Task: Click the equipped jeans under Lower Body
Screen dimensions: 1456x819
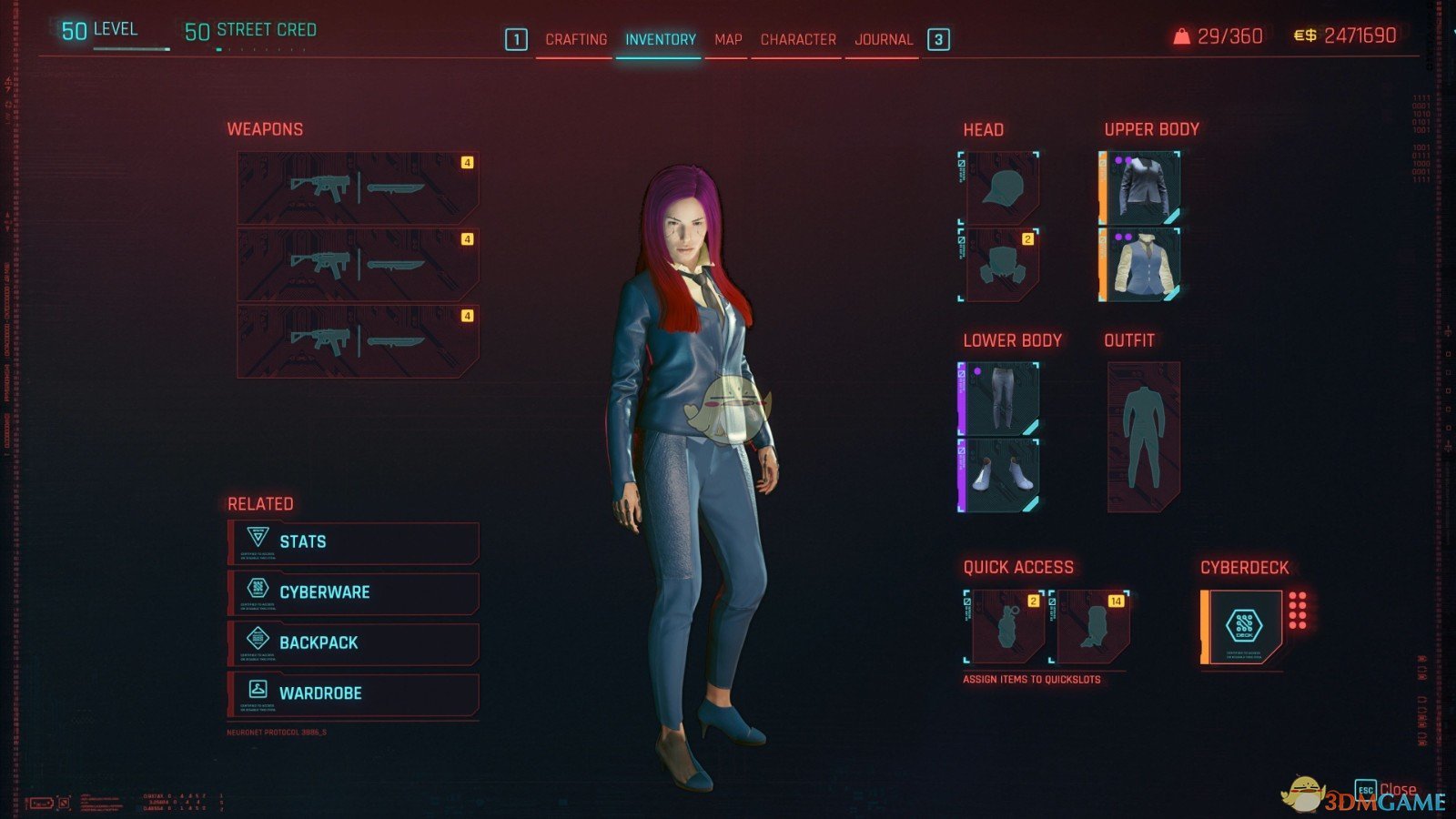Action: 998,398
